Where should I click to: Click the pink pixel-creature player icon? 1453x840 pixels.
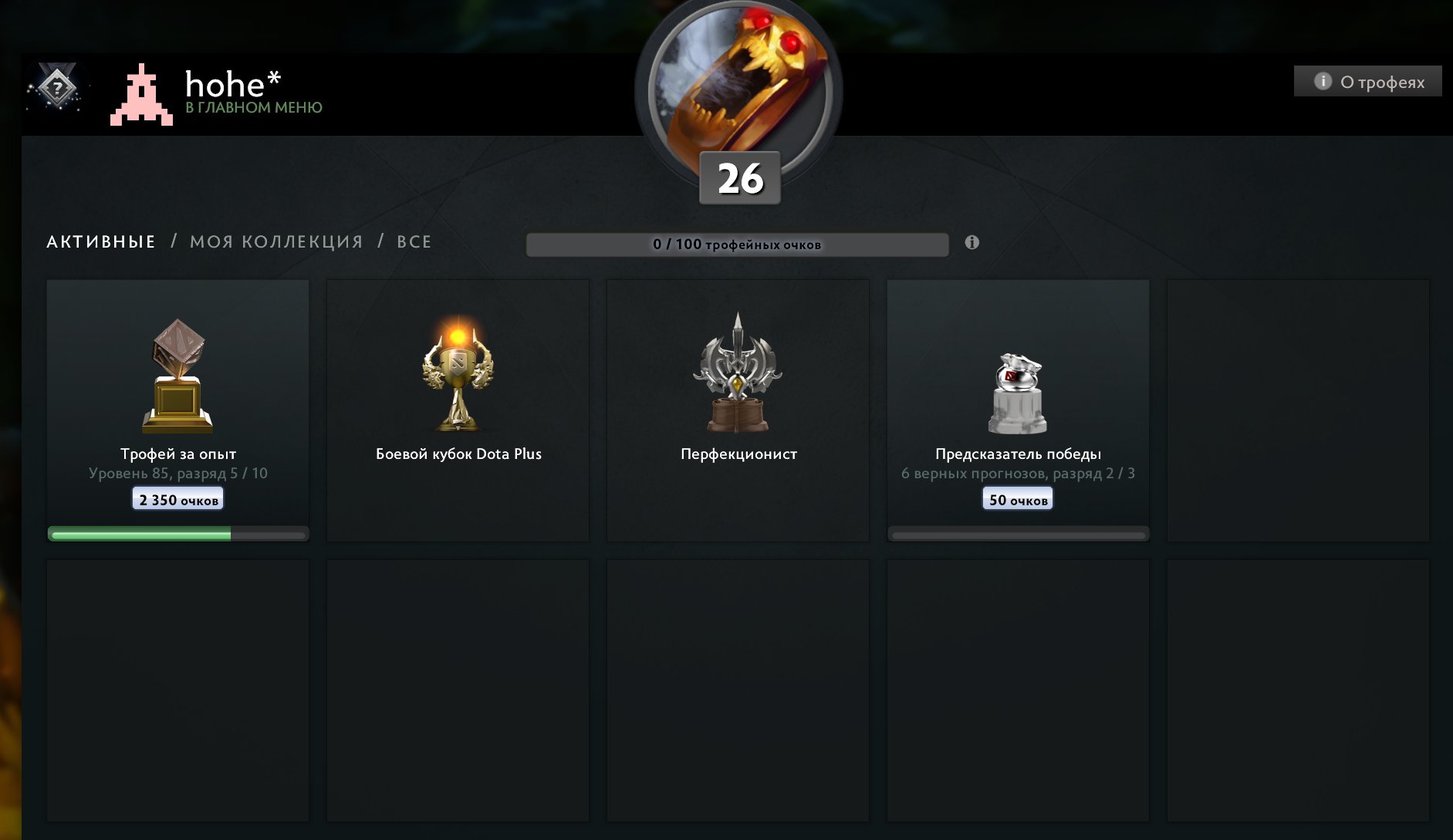[141, 96]
